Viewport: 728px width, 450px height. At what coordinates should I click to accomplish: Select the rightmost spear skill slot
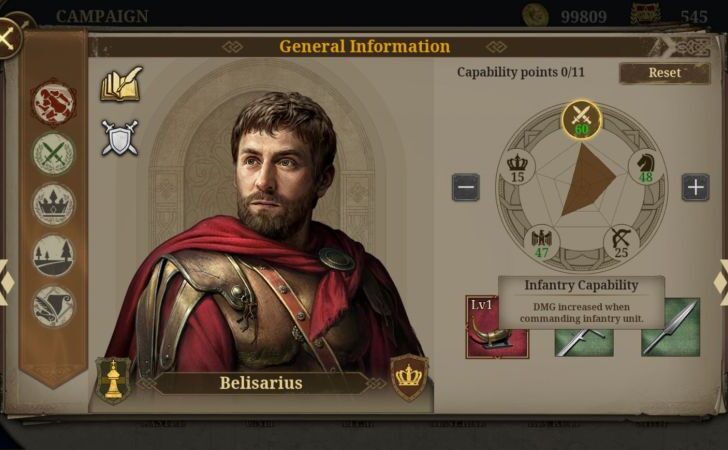[670, 327]
